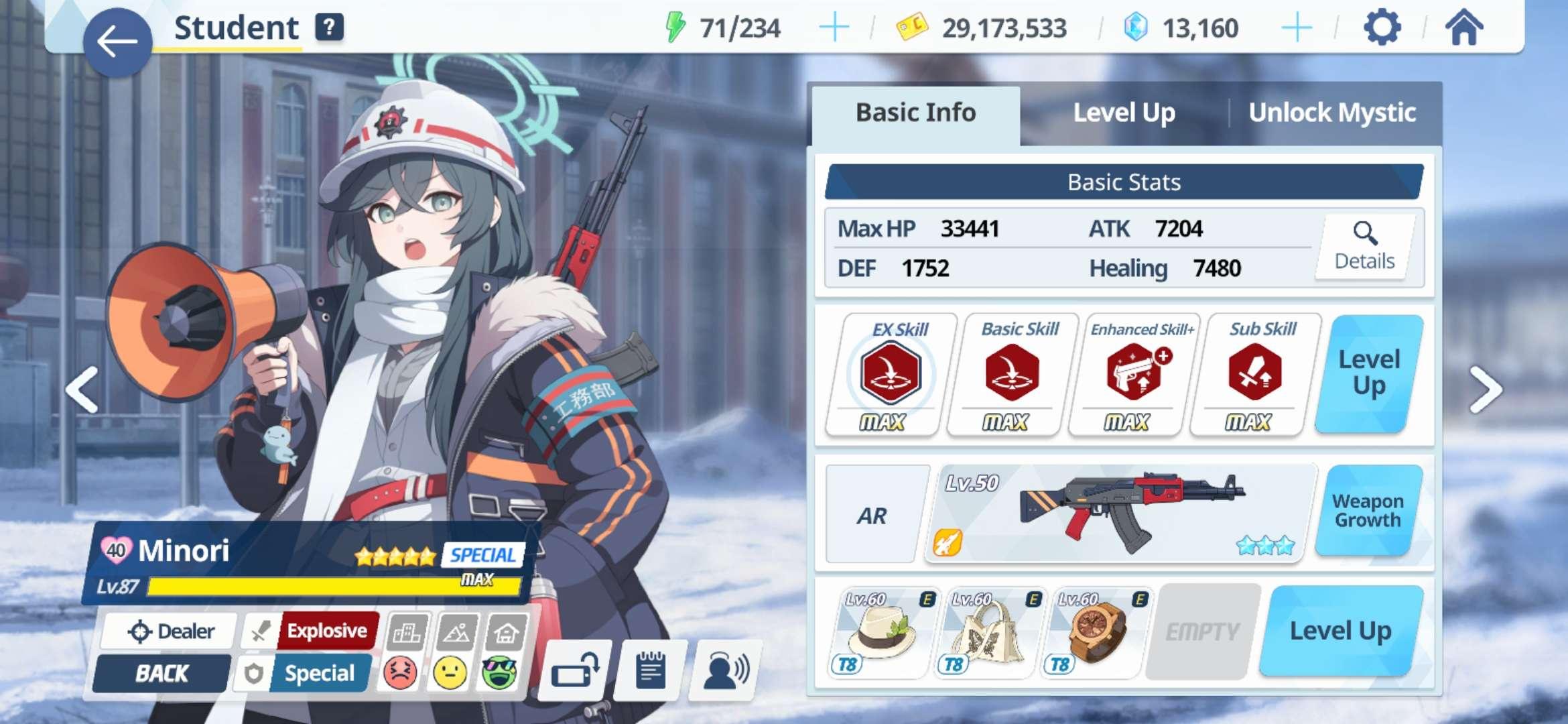Show stat Details with the magnifier
The image size is (1568, 724).
1365,246
